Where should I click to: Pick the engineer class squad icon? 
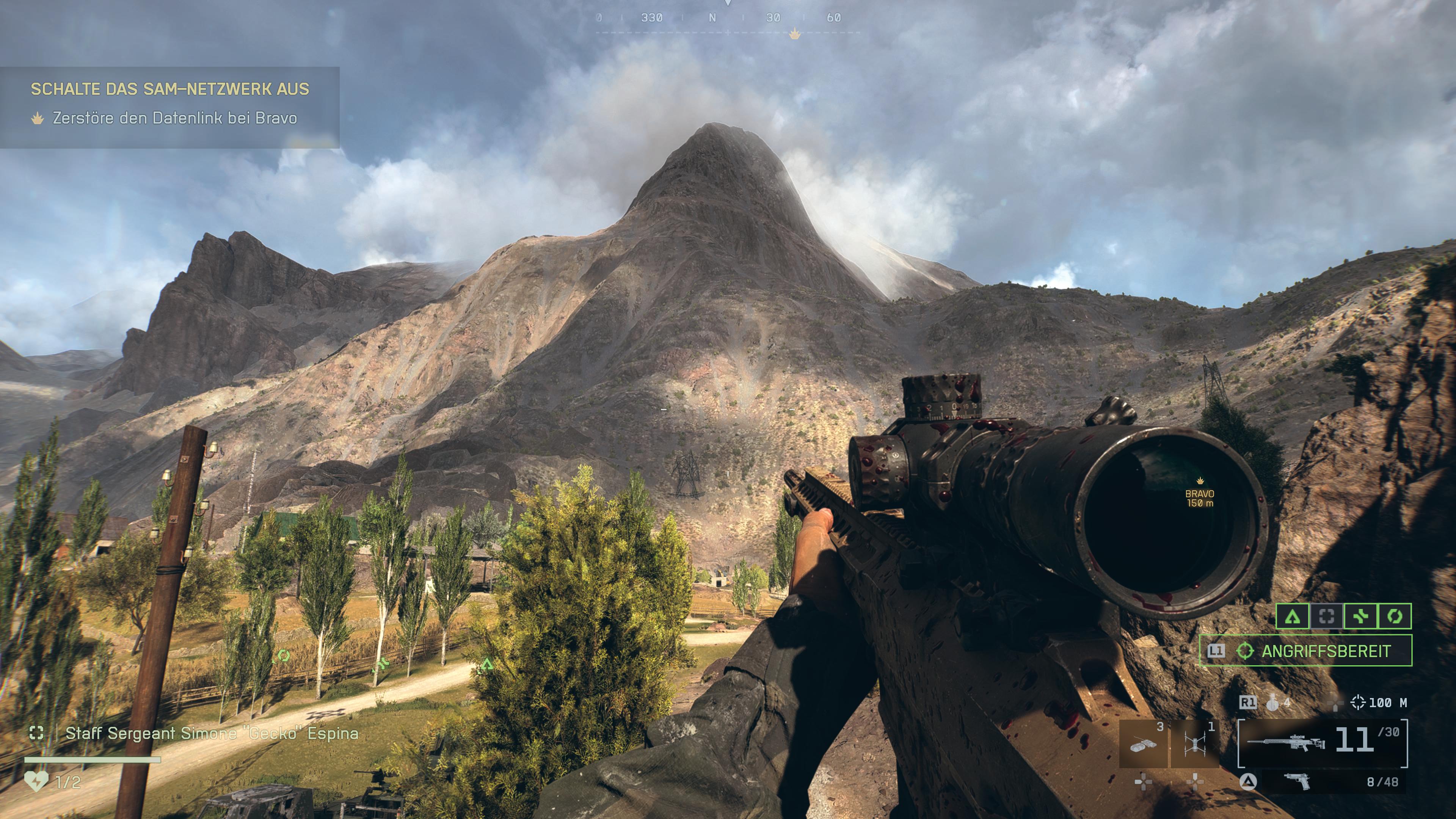[1360, 616]
